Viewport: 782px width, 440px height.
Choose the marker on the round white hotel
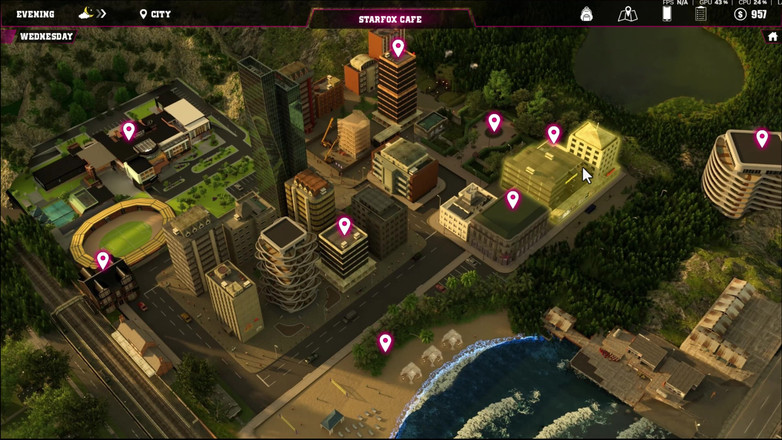(762, 138)
